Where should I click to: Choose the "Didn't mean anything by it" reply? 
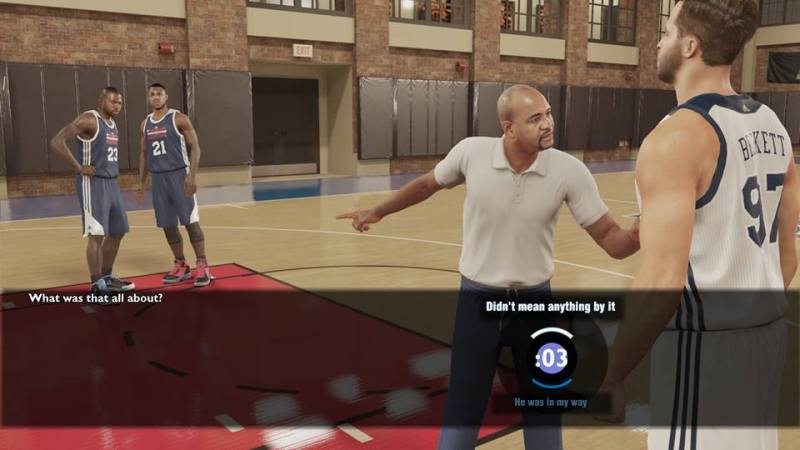point(550,307)
